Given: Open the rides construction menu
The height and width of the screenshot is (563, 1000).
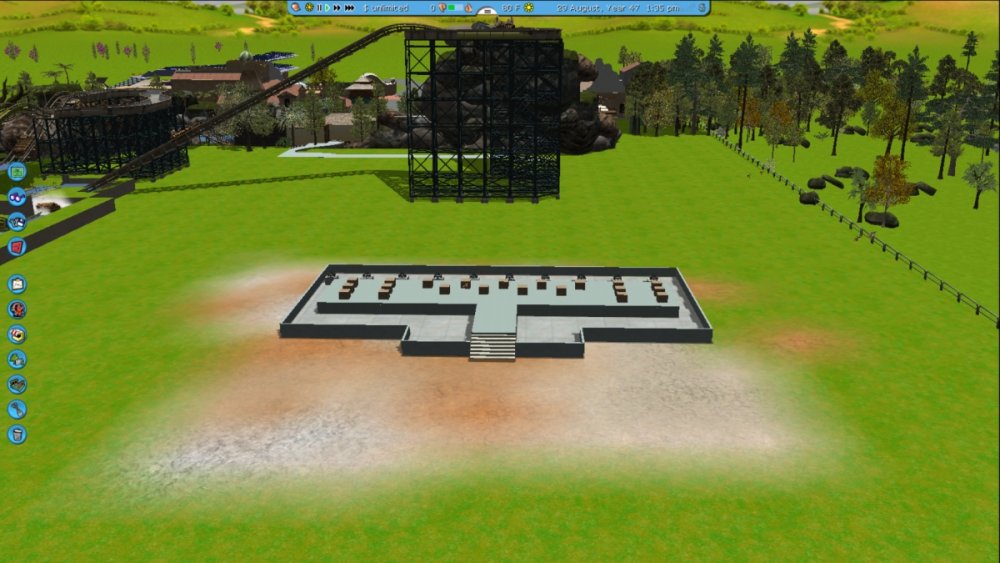Looking at the screenshot, I should click(x=17, y=309).
